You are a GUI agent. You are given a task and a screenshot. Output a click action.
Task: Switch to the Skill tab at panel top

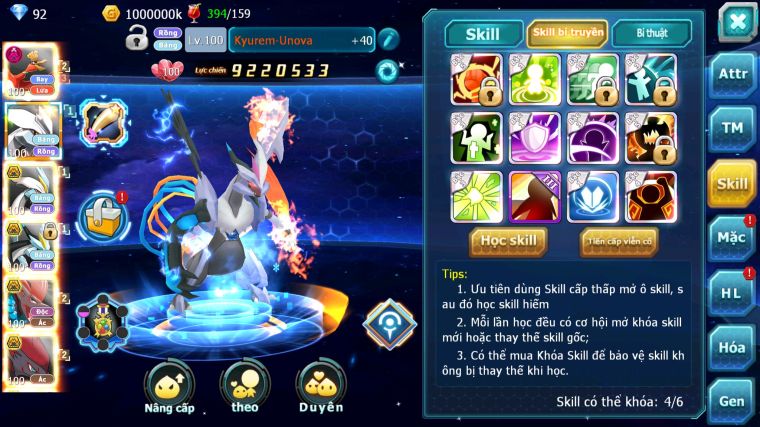[x=480, y=34]
